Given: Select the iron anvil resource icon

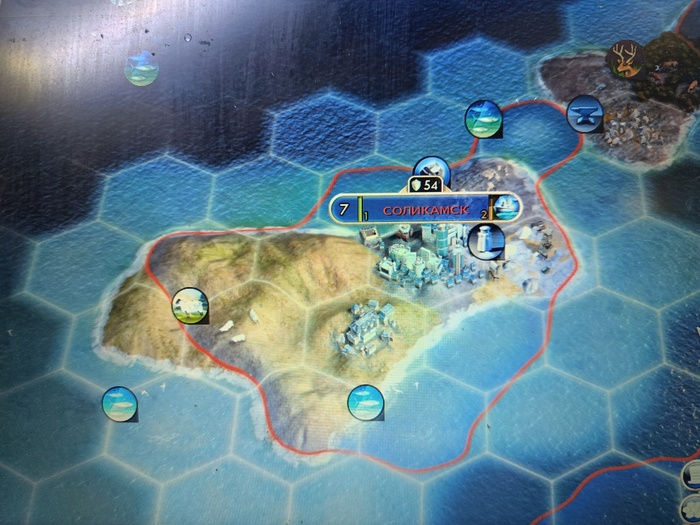Looking at the screenshot, I should pos(583,114).
